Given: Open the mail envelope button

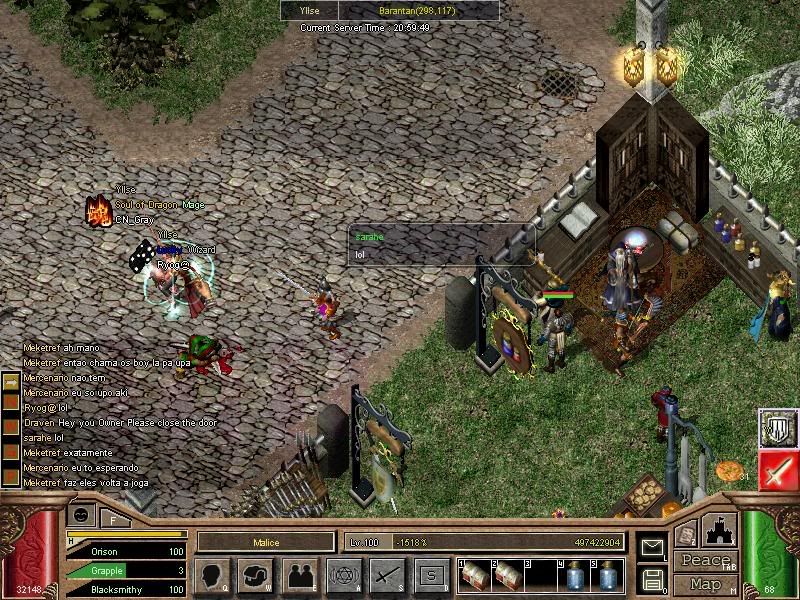Looking at the screenshot, I should coord(652,547).
